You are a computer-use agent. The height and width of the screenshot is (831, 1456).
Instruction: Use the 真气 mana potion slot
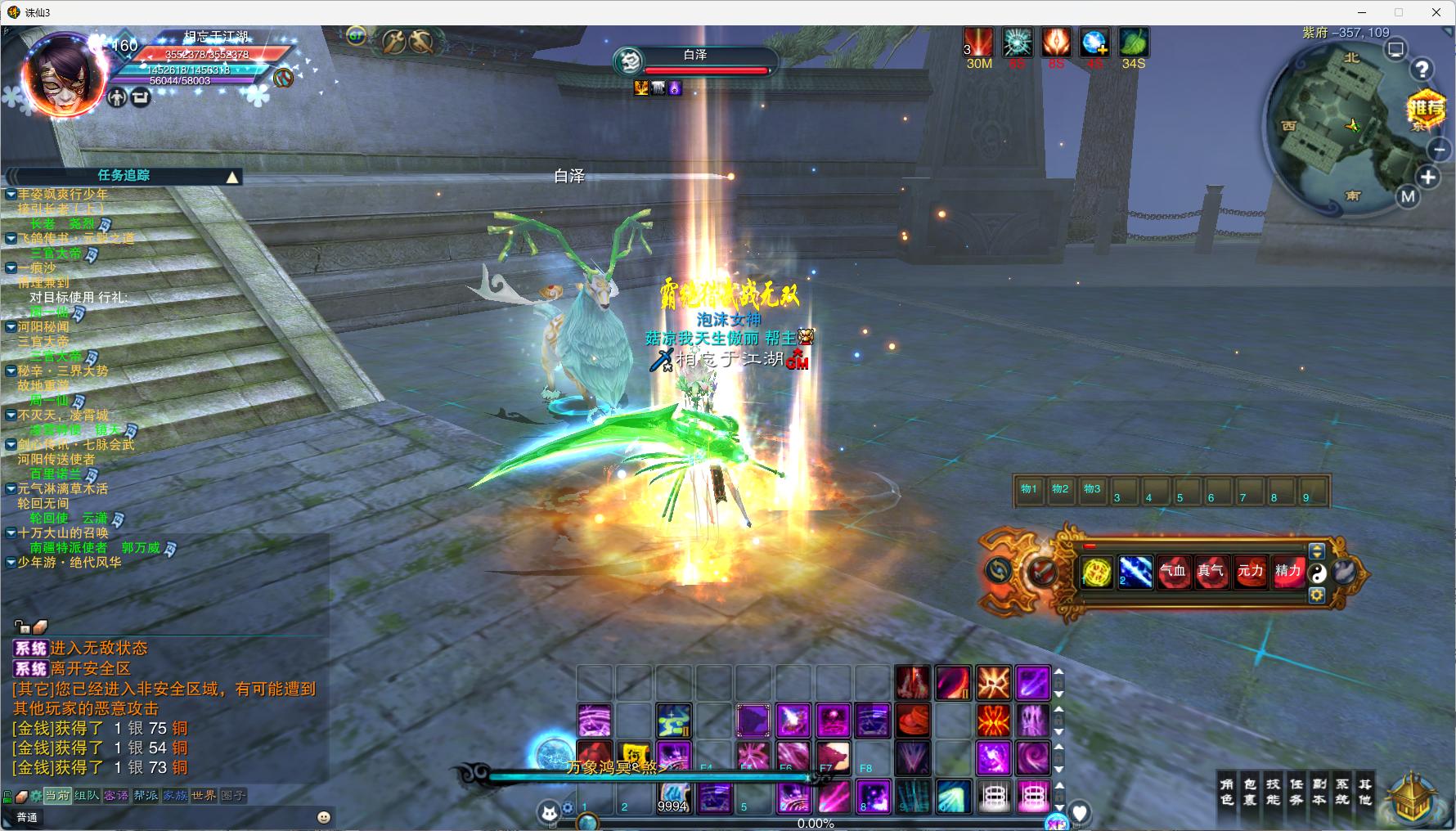point(1211,571)
